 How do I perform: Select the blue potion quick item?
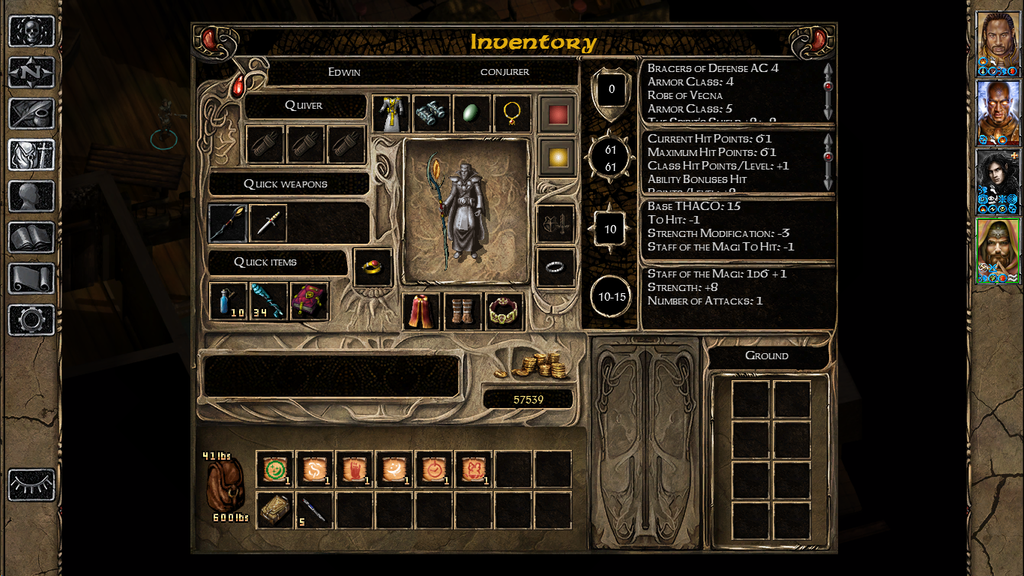pyautogui.click(x=228, y=301)
